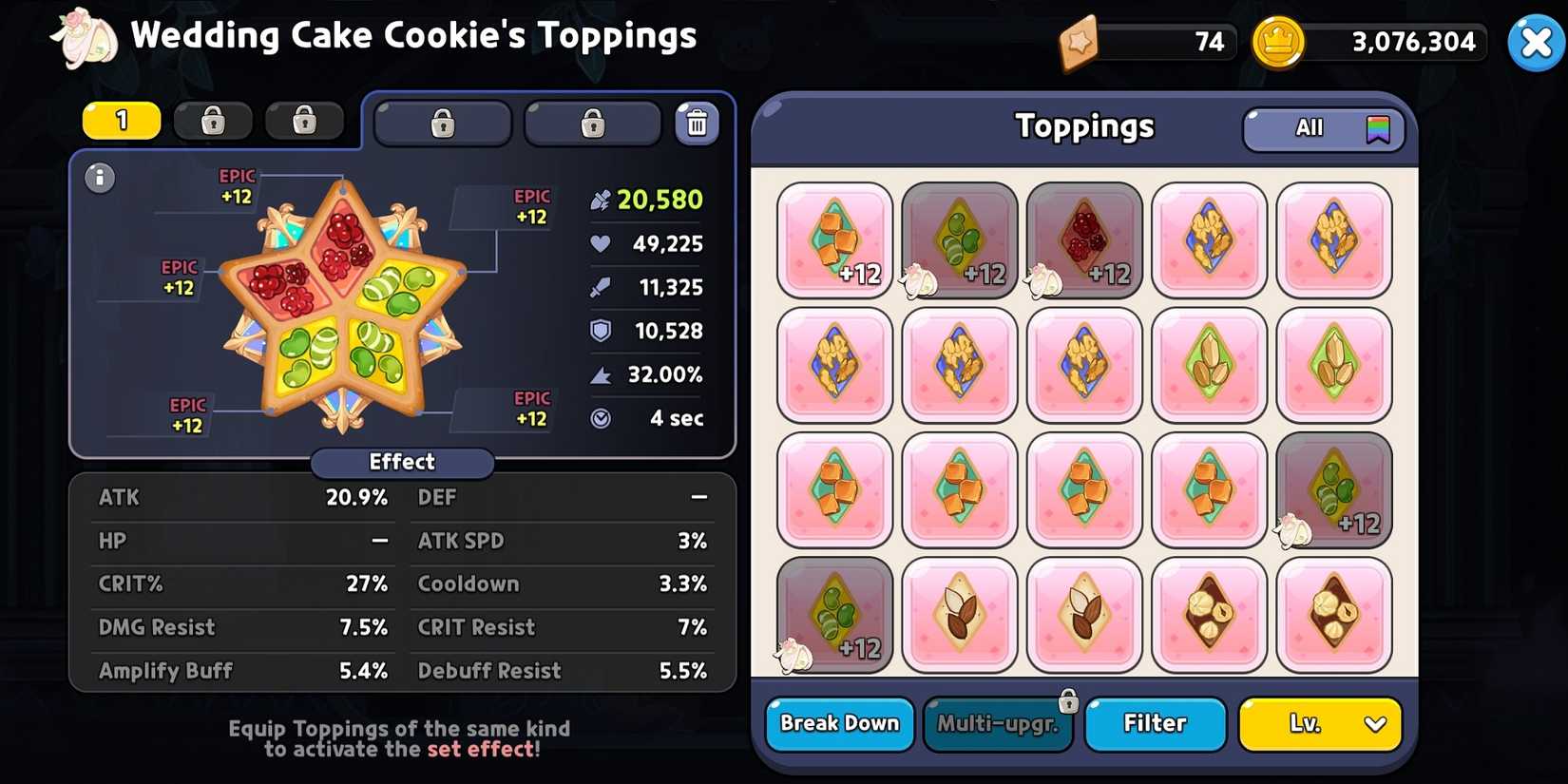1568x784 pixels.
Task: Switch to topping preset tab 1
Action: (x=121, y=121)
